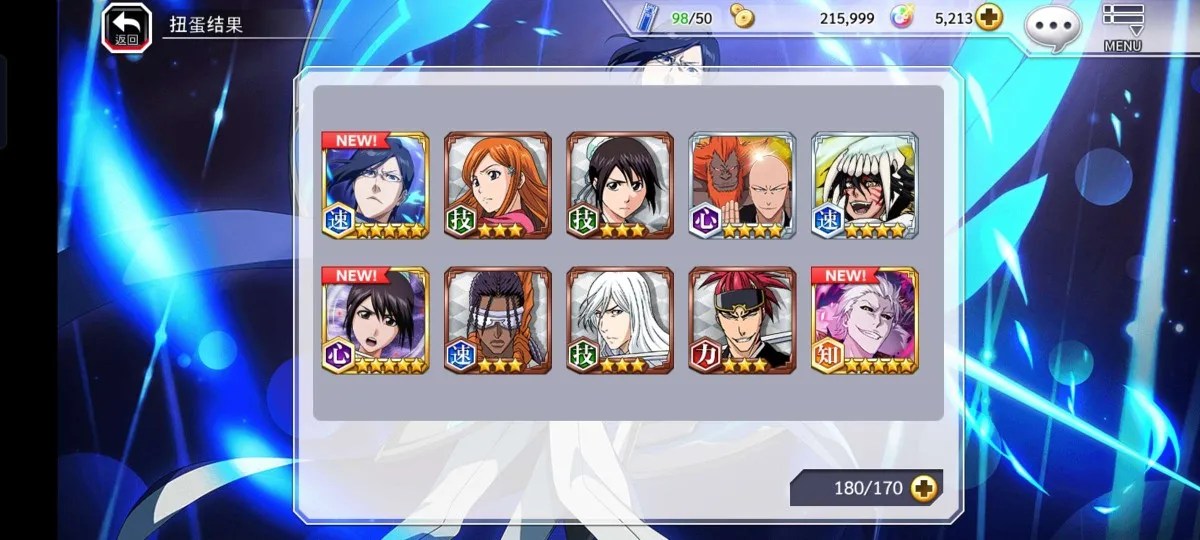Choose the new black-haired girl five-star card
The width and height of the screenshot is (1200, 540).
375,320
